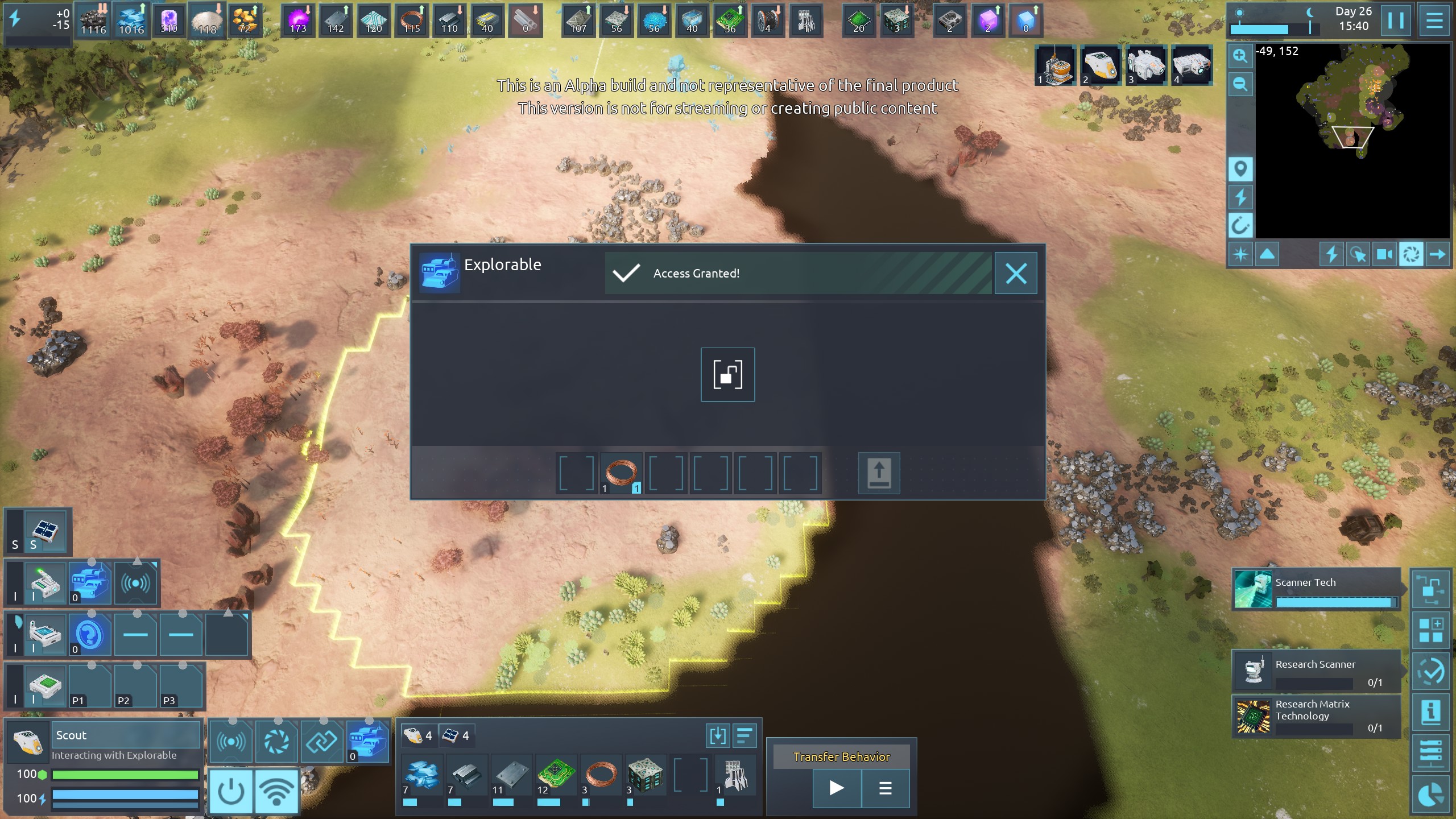Viewport: 1456px width, 819px height.
Task: Click the upload arrow button in Explorable
Action: point(879,473)
